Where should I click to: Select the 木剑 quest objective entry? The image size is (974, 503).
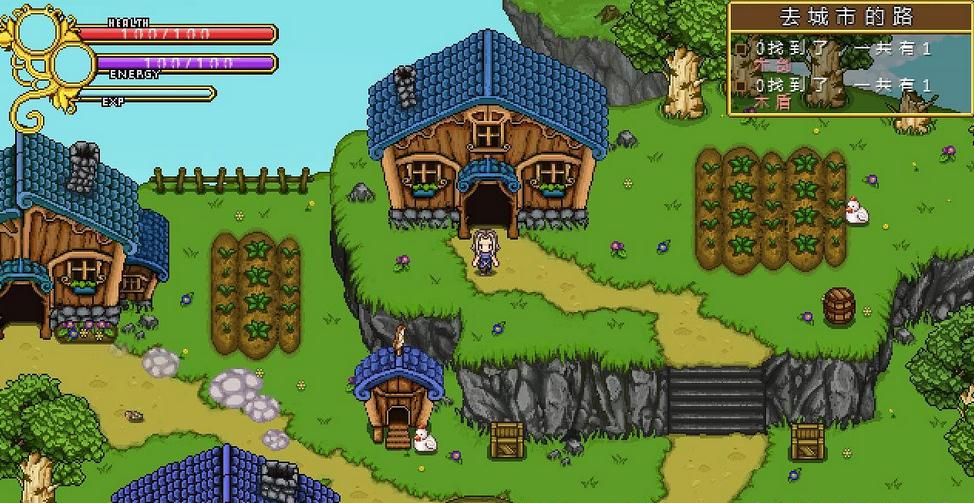point(773,64)
